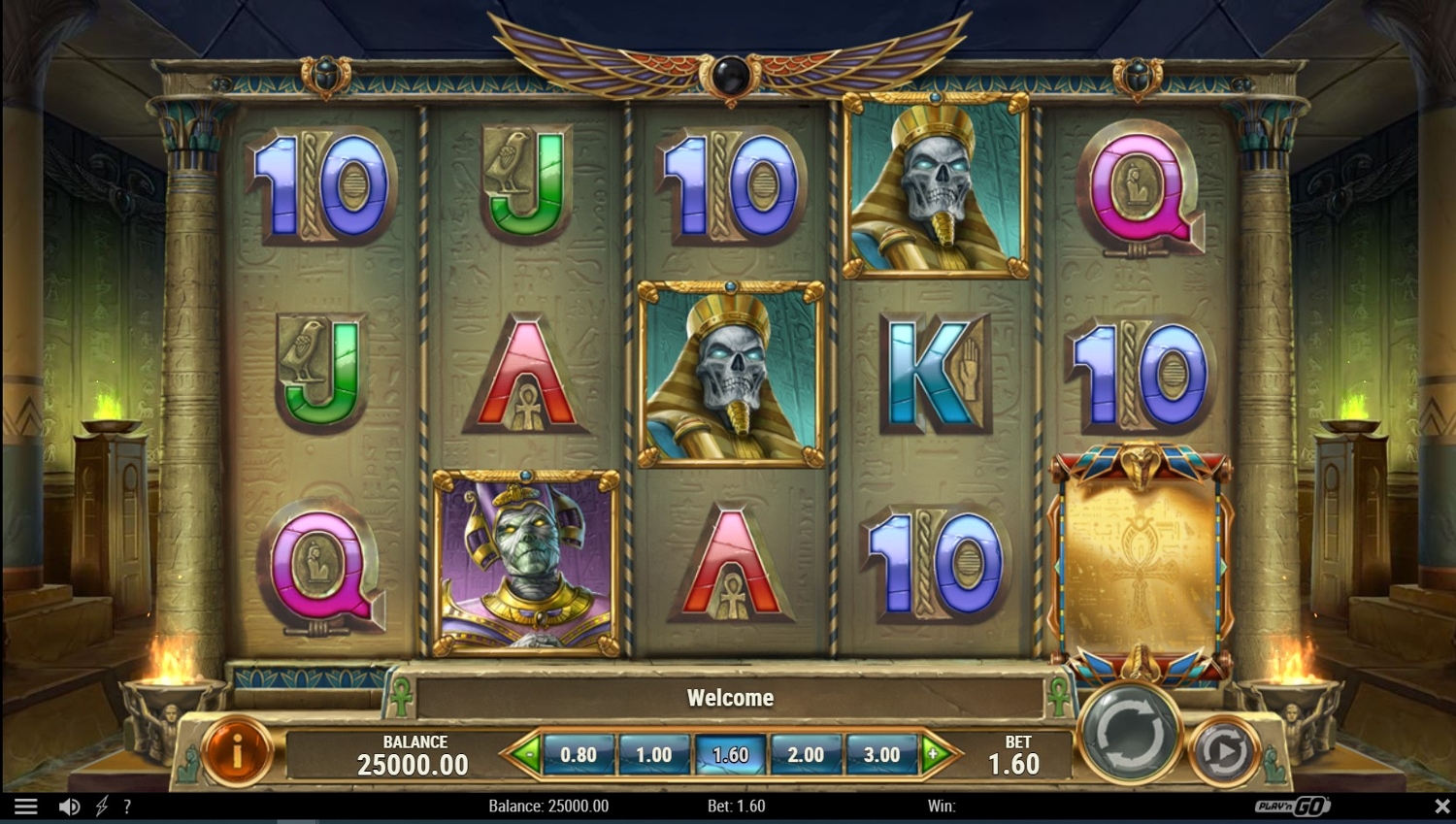Select the 0.80 bet value
This screenshot has width=1456, height=824.
579,754
